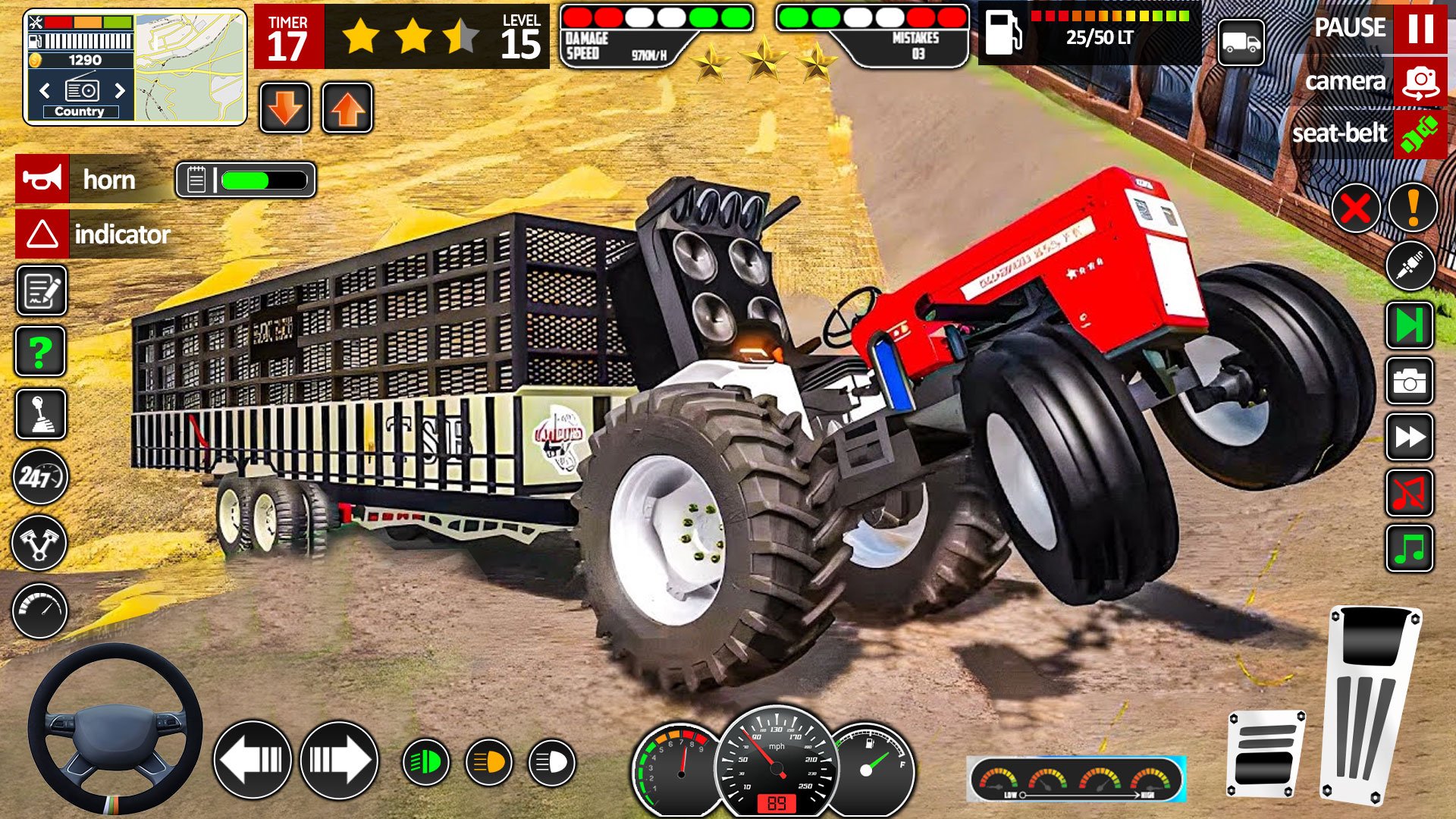
Task: Select previous radio station arrow
Action: pyautogui.click(x=45, y=91)
